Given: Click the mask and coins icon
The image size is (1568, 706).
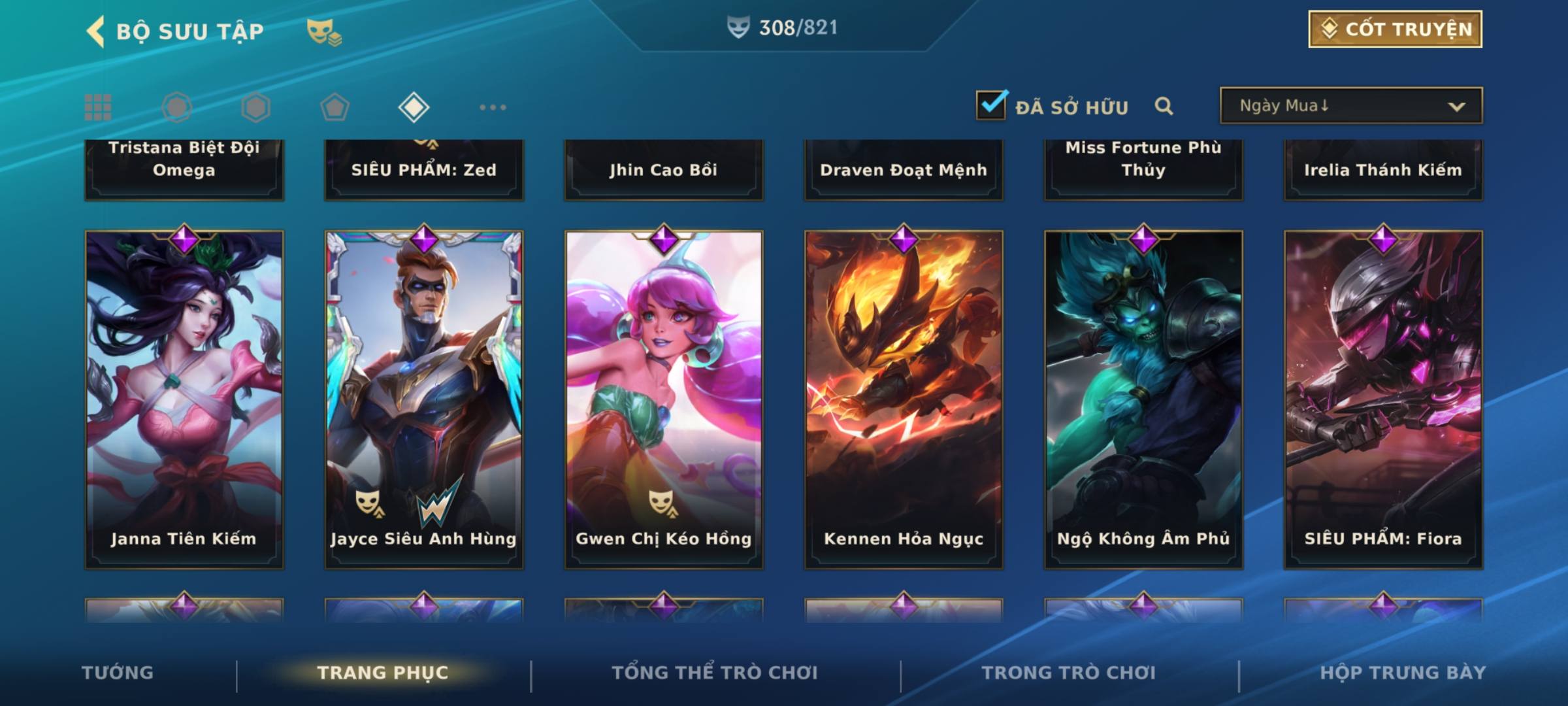Looking at the screenshot, I should coord(324,31).
